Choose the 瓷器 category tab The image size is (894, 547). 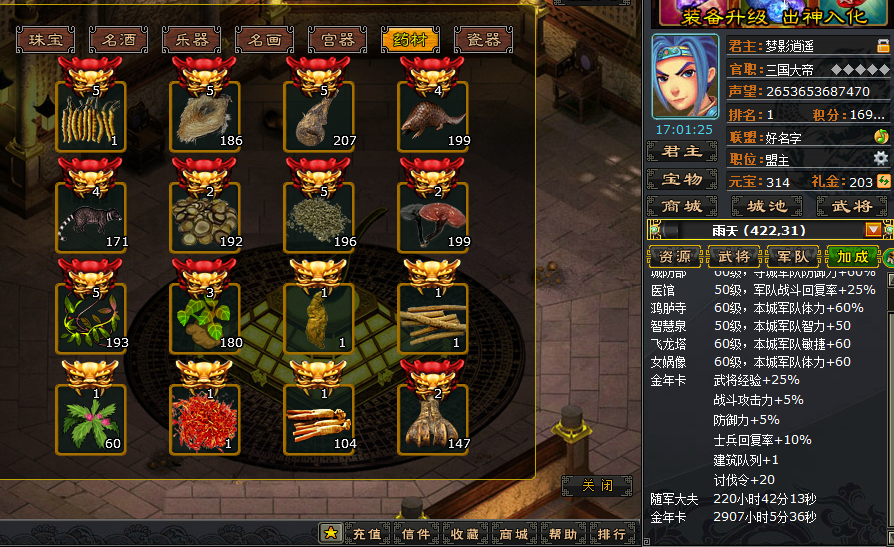(483, 40)
